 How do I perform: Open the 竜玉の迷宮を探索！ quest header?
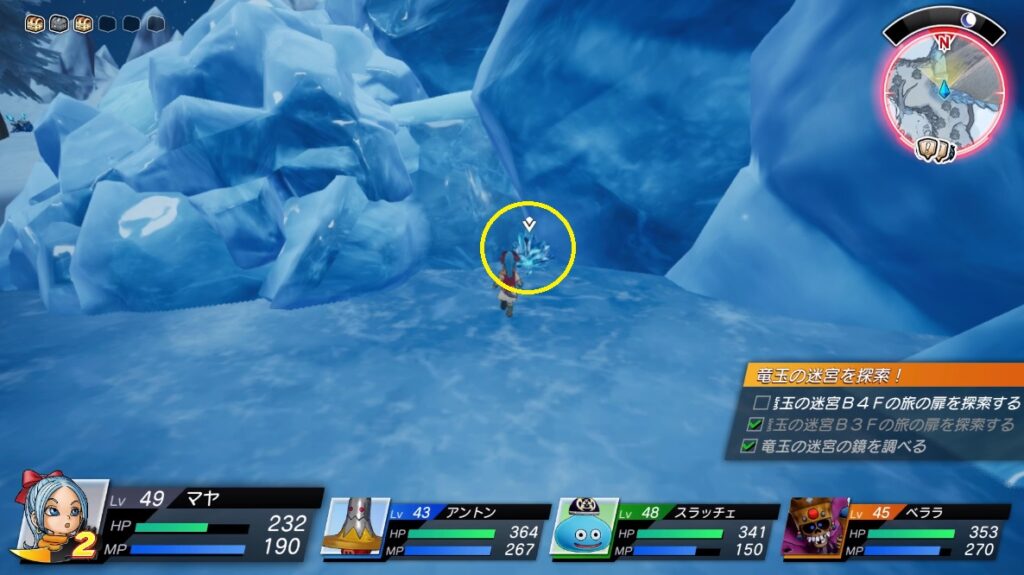coord(880,376)
